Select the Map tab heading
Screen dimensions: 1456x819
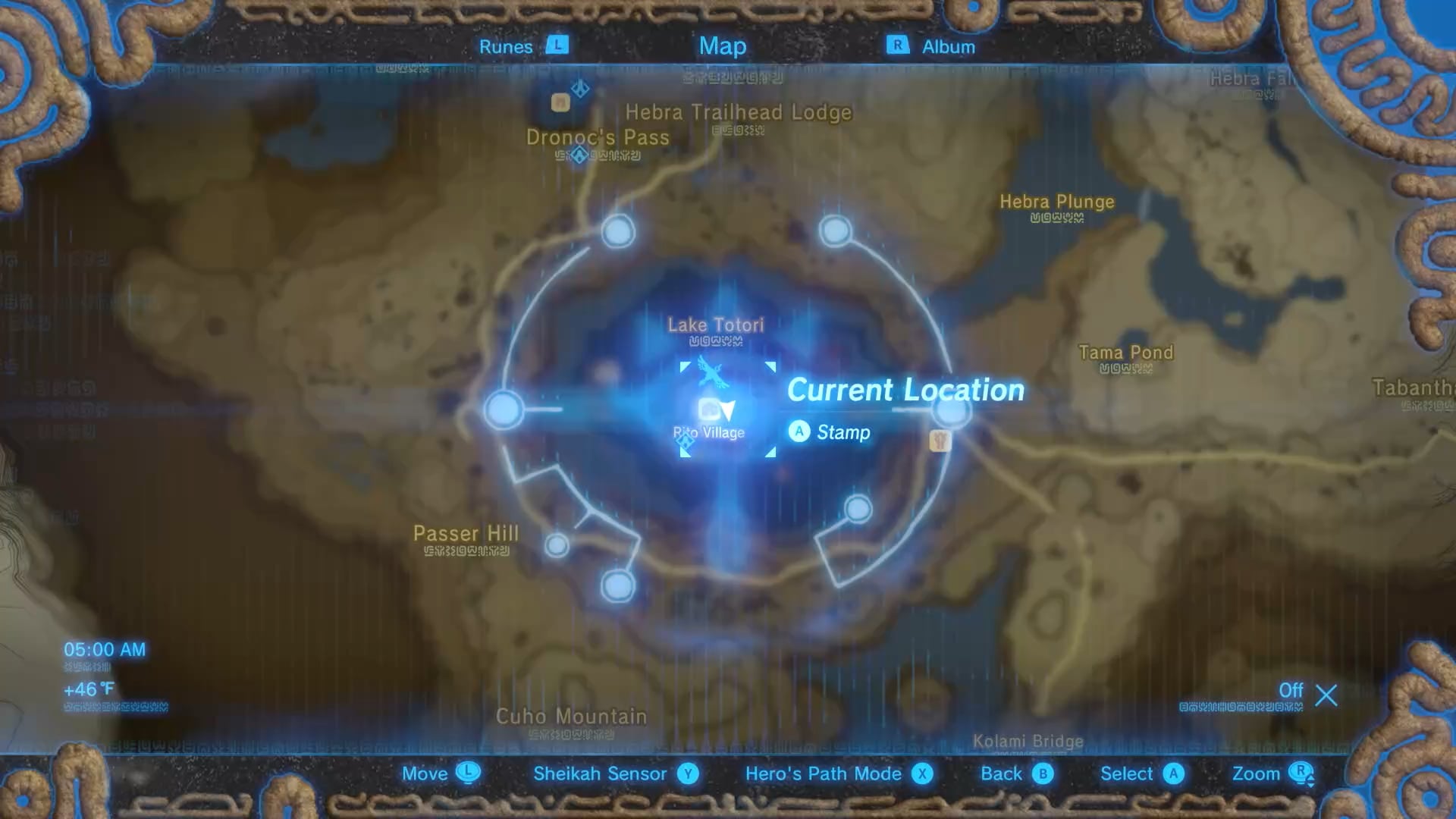coord(722,46)
